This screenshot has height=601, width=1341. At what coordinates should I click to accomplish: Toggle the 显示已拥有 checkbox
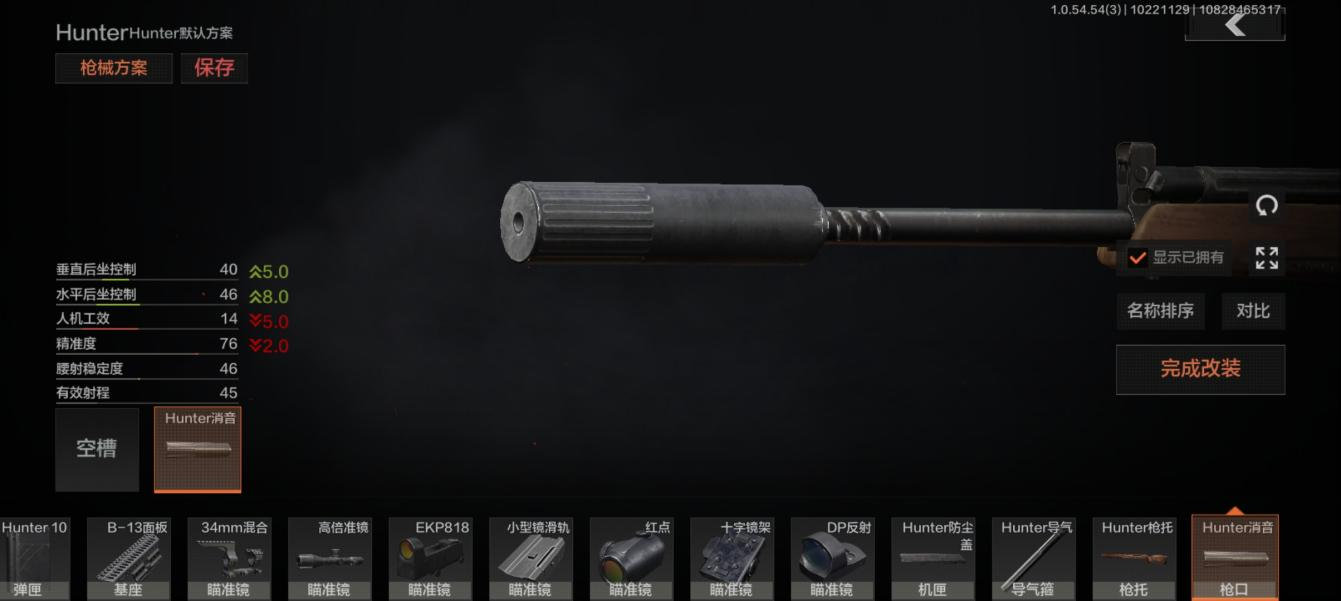coord(1137,257)
